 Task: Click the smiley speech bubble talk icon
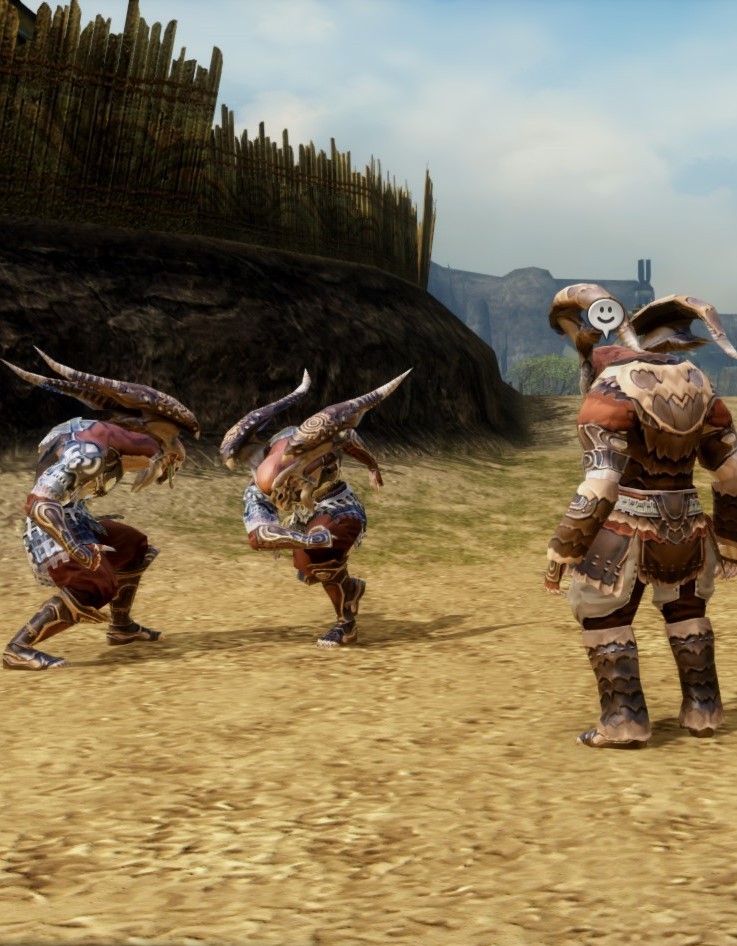point(605,315)
